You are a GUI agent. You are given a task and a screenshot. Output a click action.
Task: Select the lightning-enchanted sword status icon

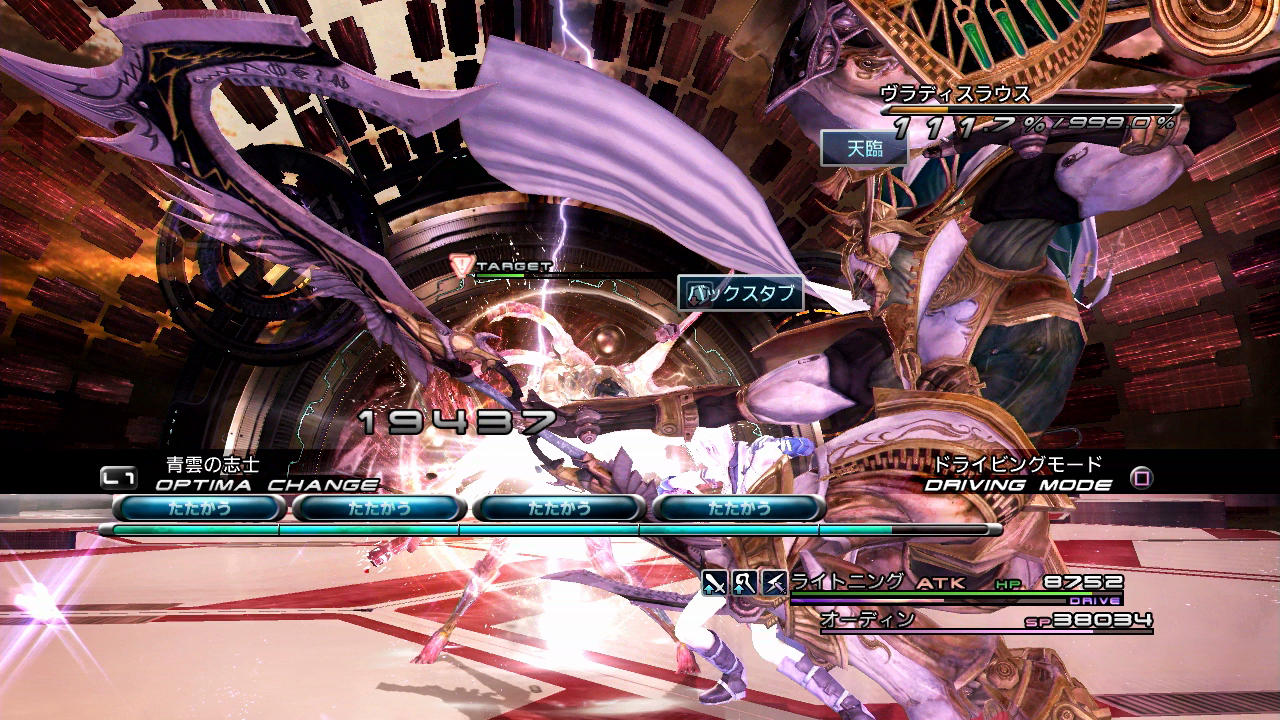click(x=774, y=582)
